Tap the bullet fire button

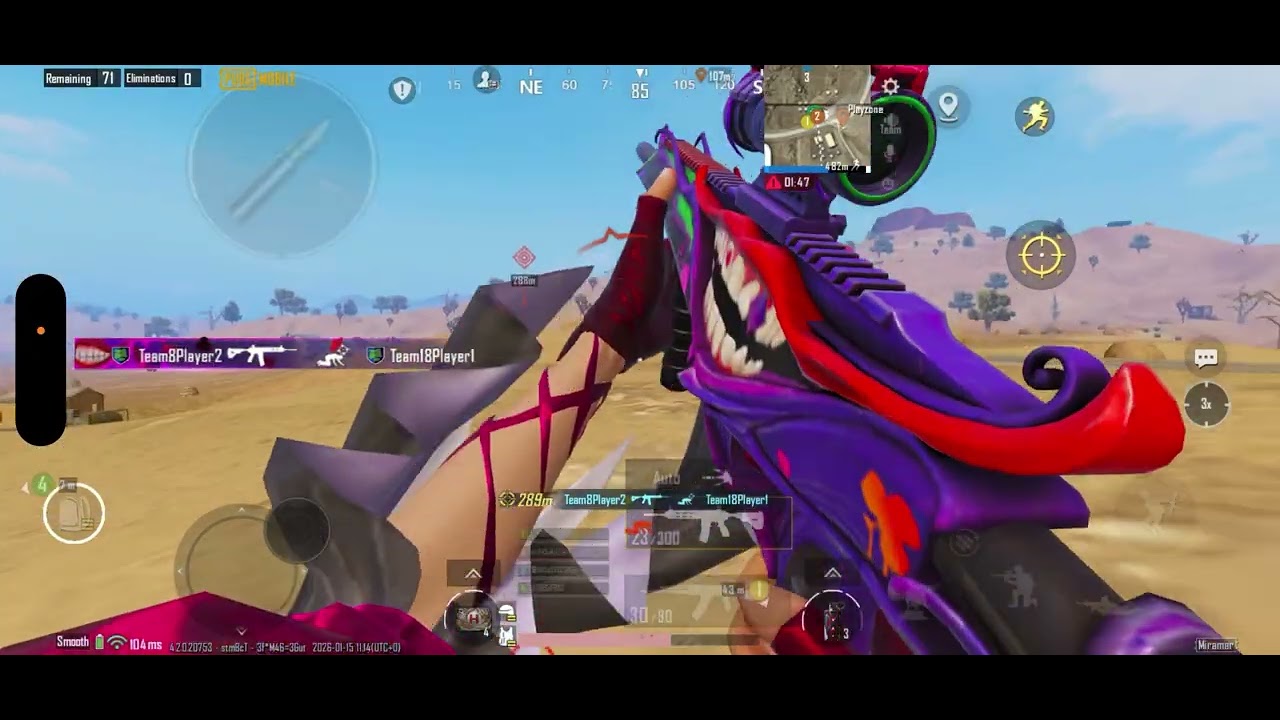pyautogui.click(x=282, y=163)
